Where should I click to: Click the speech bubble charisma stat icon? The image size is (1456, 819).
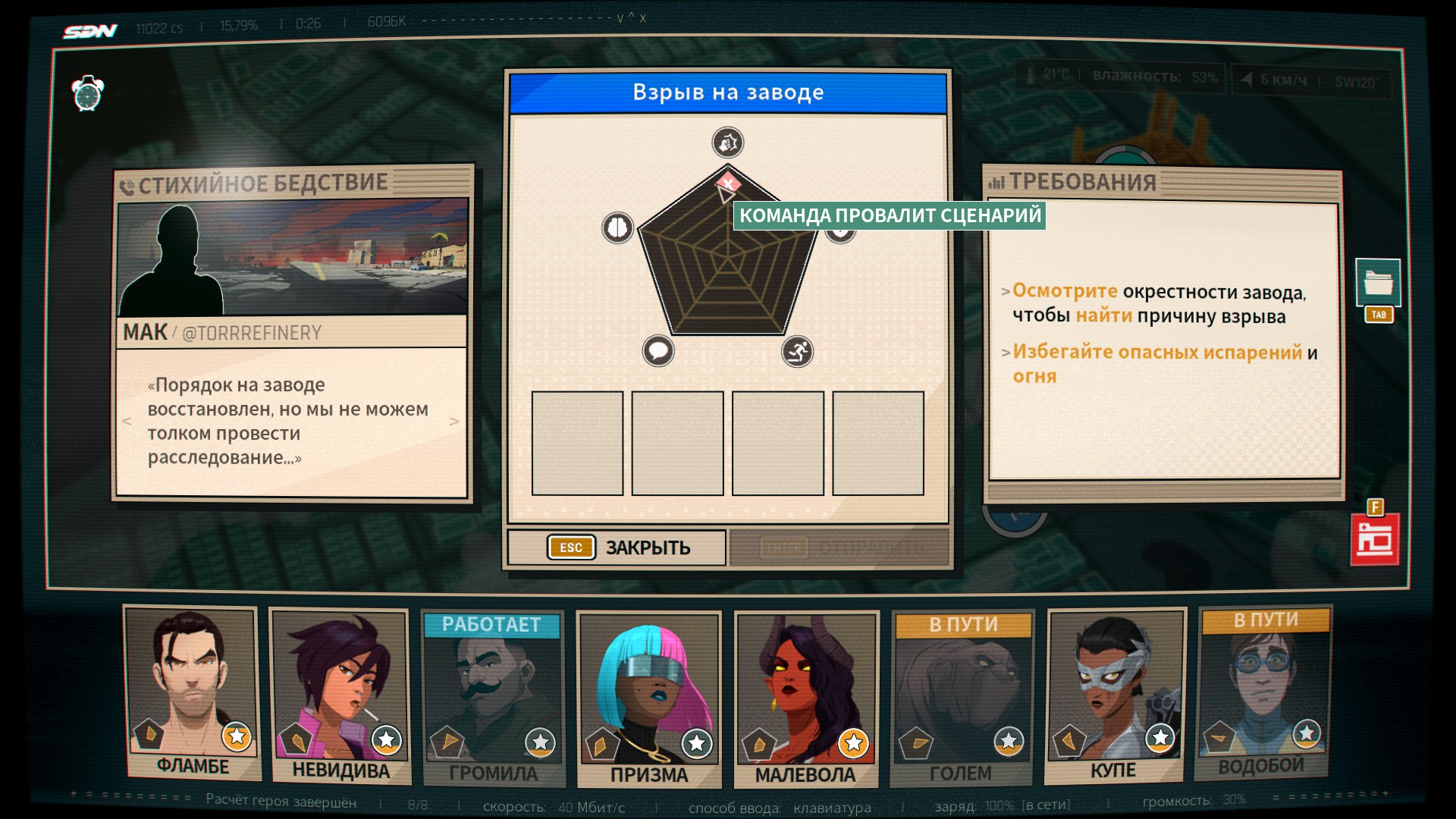(658, 351)
